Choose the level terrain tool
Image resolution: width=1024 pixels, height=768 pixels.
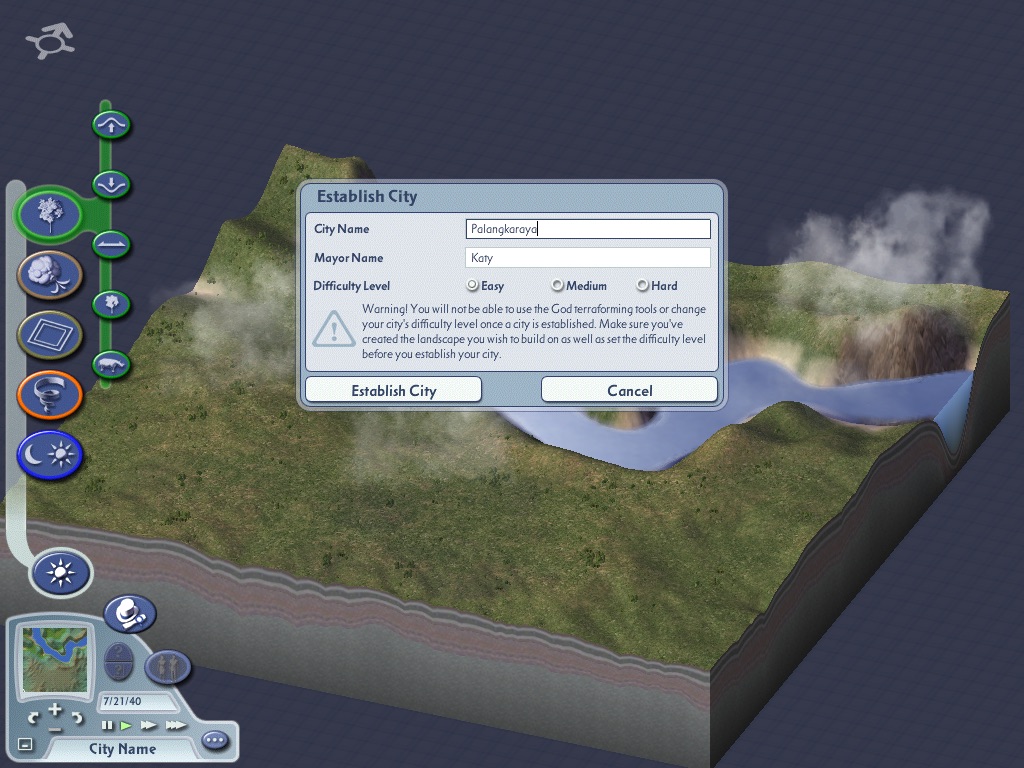click(112, 243)
